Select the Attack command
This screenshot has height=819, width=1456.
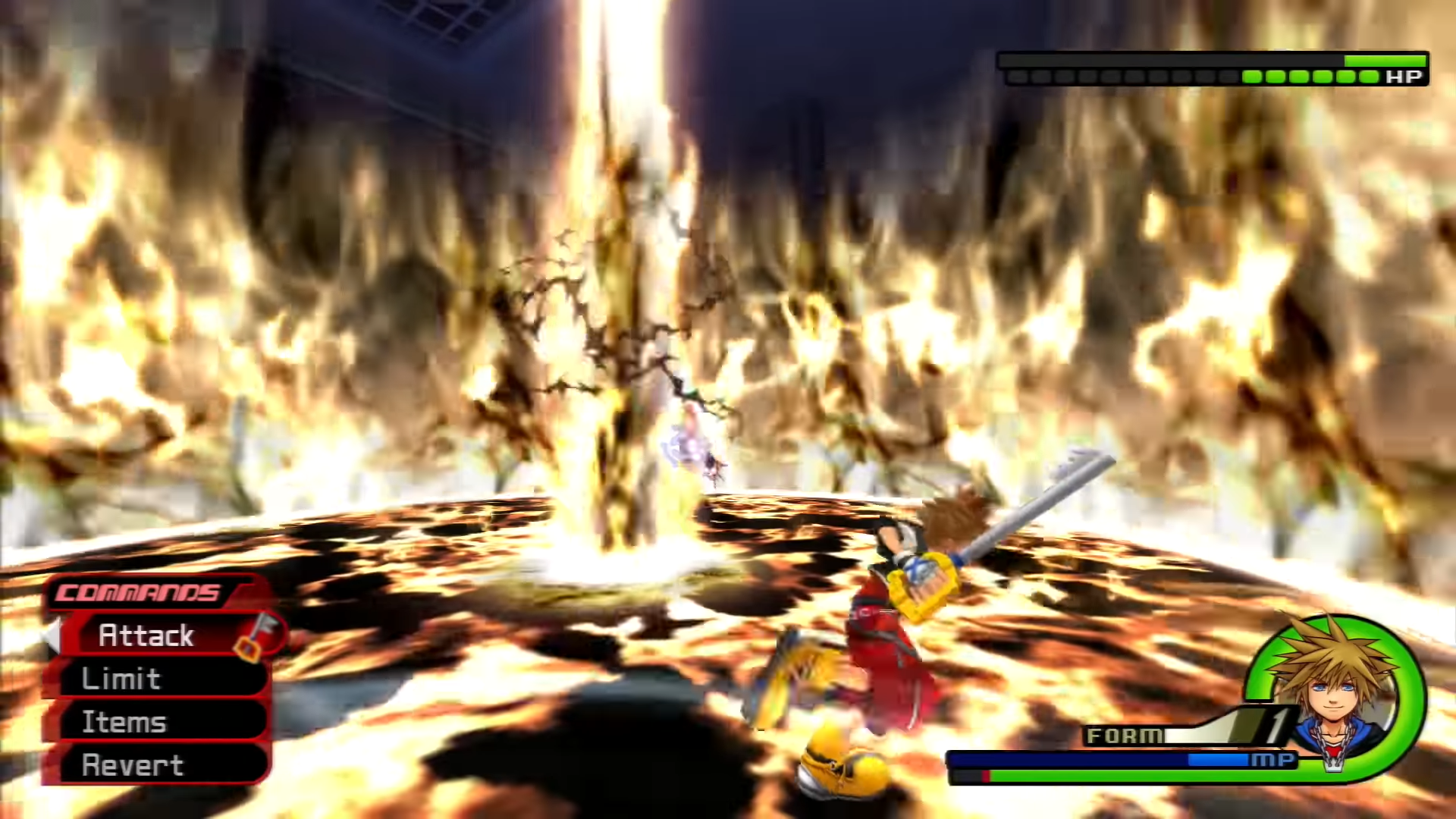[x=146, y=635]
